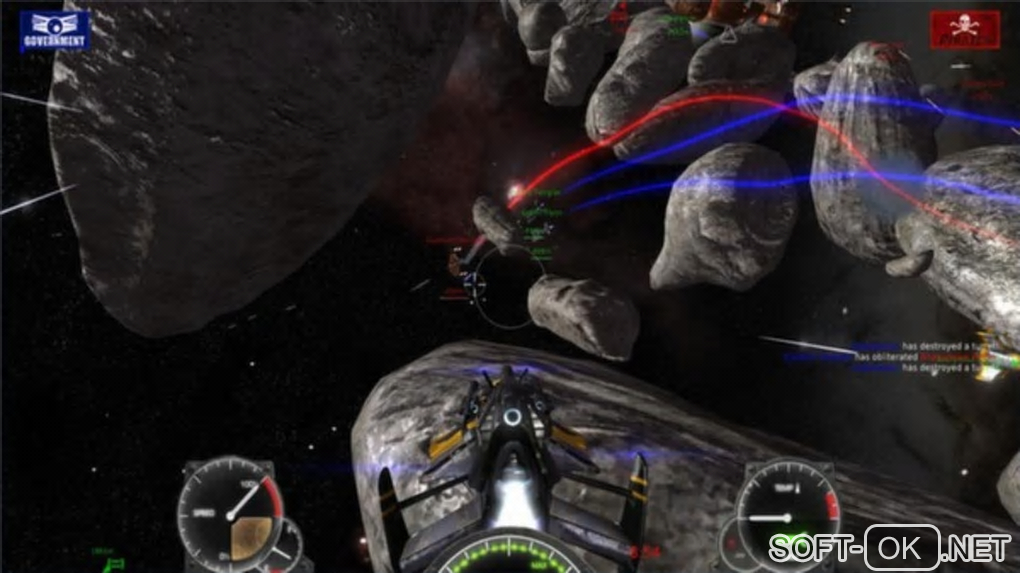Click the SOFT-OK.NET watermark logo
1020x573 pixels.
[x=889, y=547]
